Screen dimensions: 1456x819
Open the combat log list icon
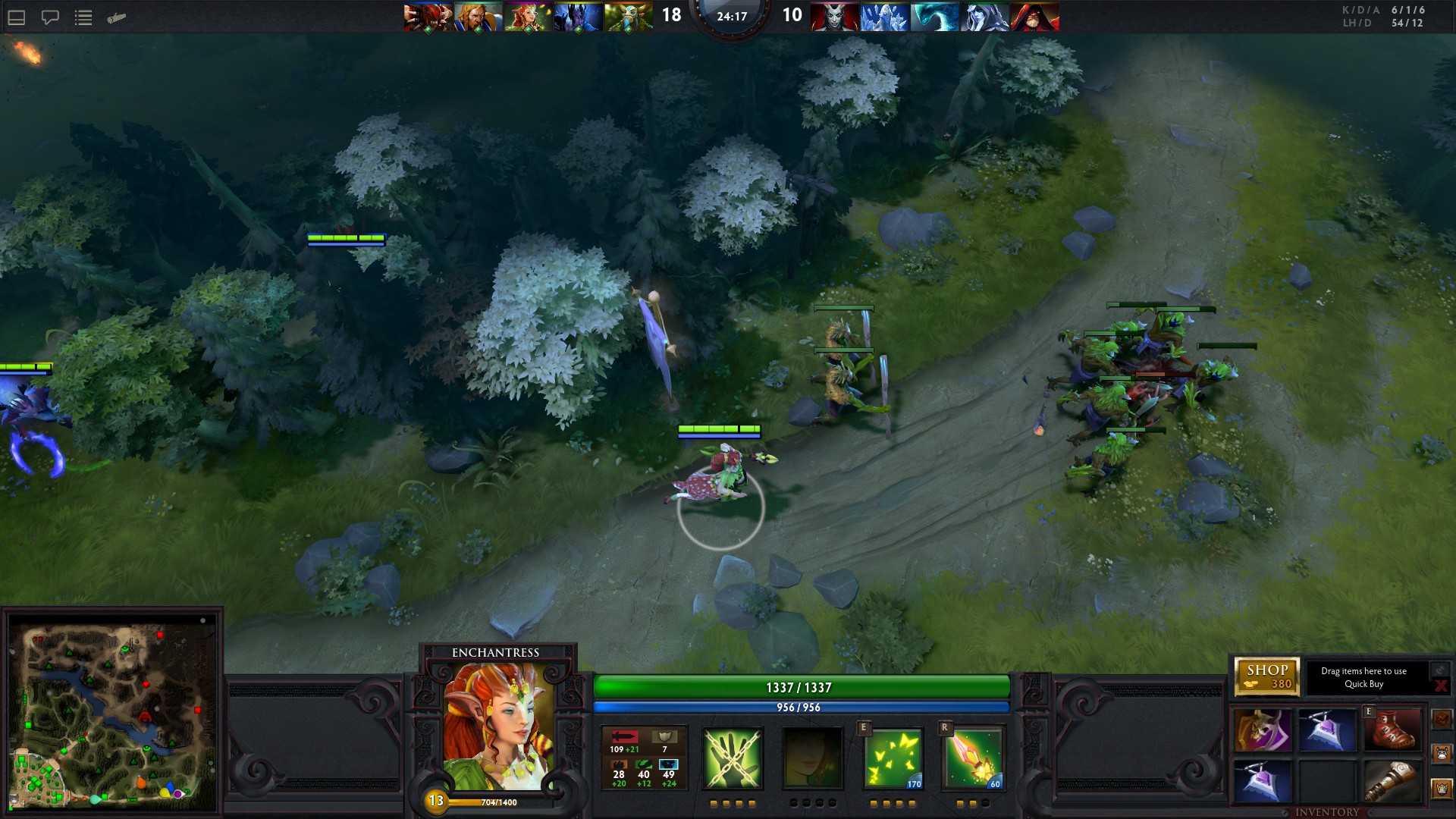click(83, 17)
